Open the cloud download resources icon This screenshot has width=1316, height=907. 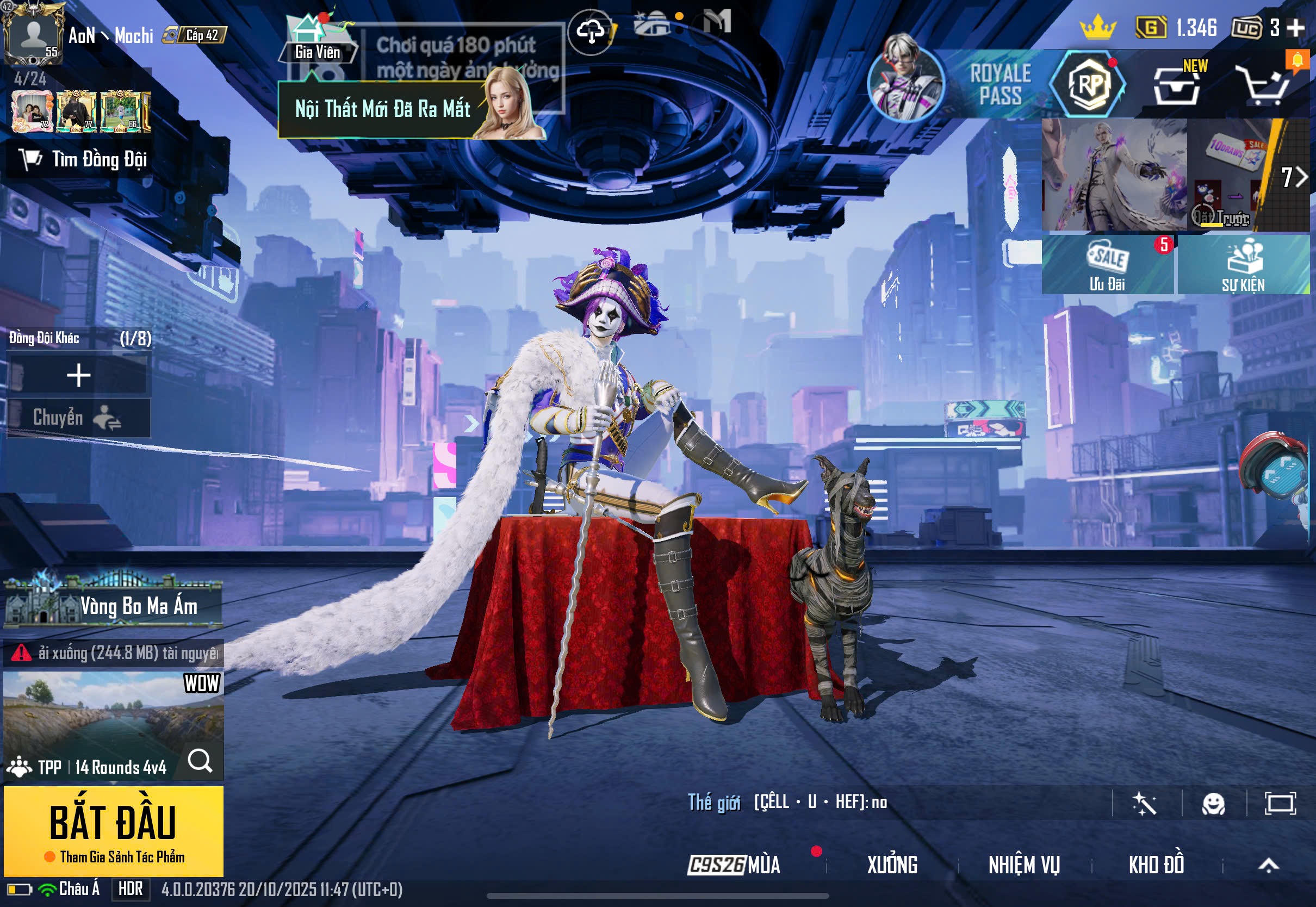(591, 32)
